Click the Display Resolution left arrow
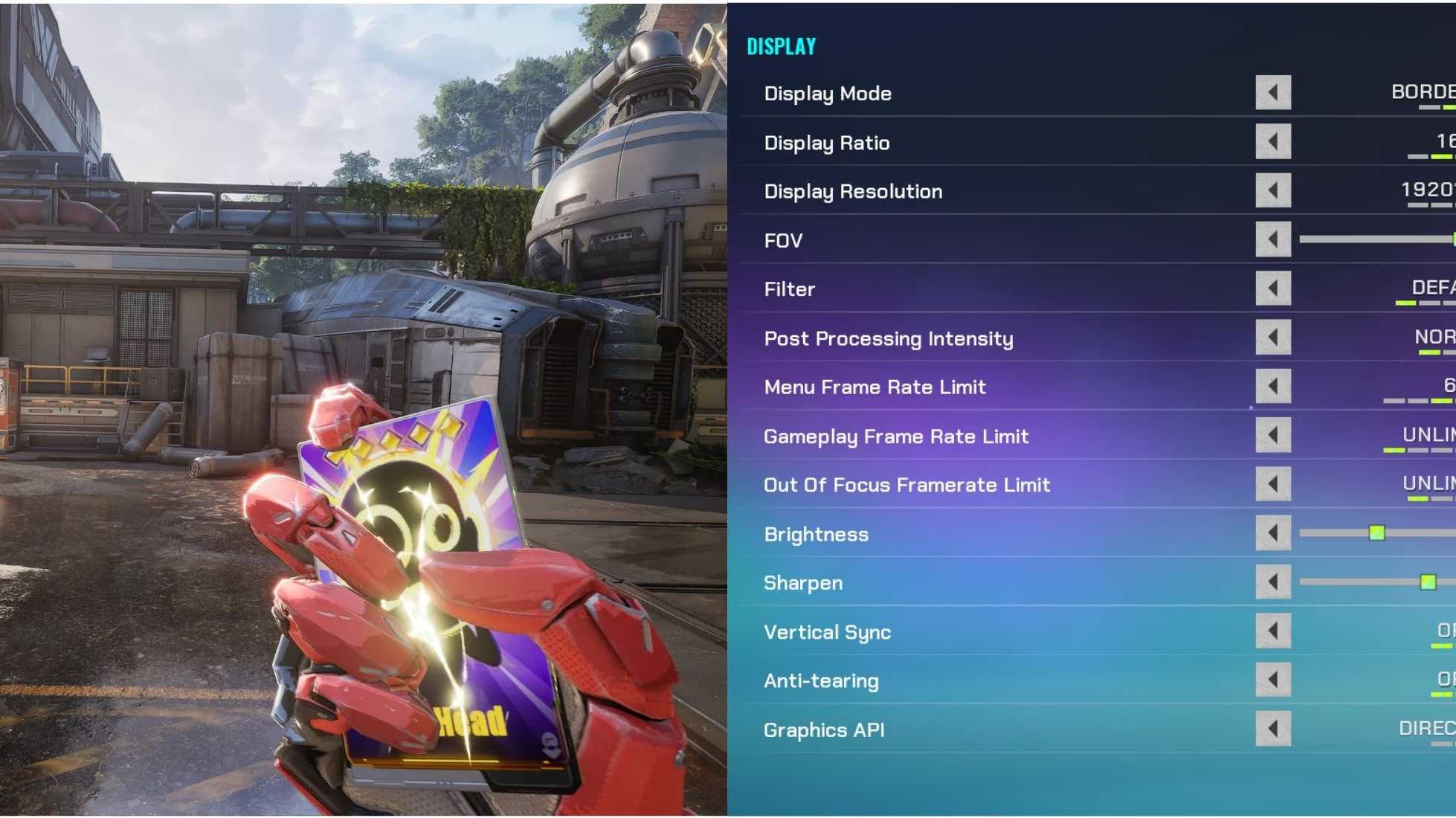Screen dimensions: 1456x818 coord(1273,192)
